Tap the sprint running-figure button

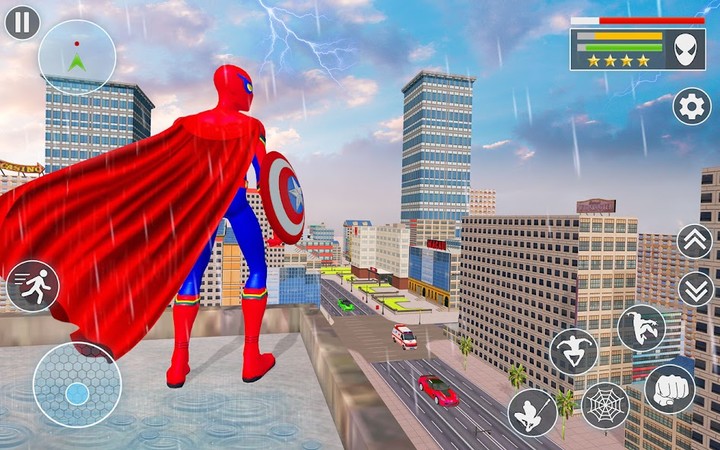[x=32, y=286]
